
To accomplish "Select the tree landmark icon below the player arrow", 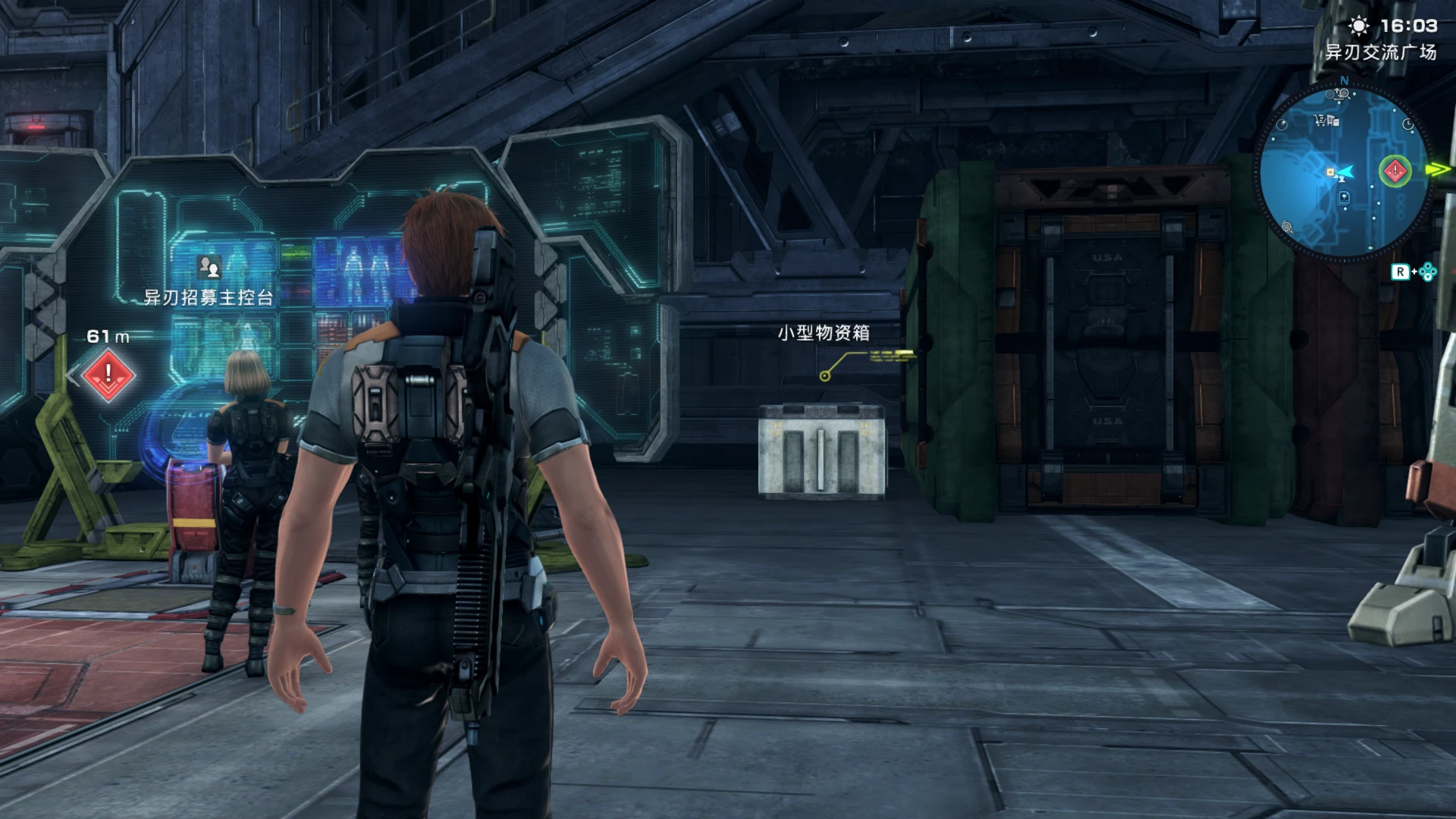I will click(x=1343, y=198).
